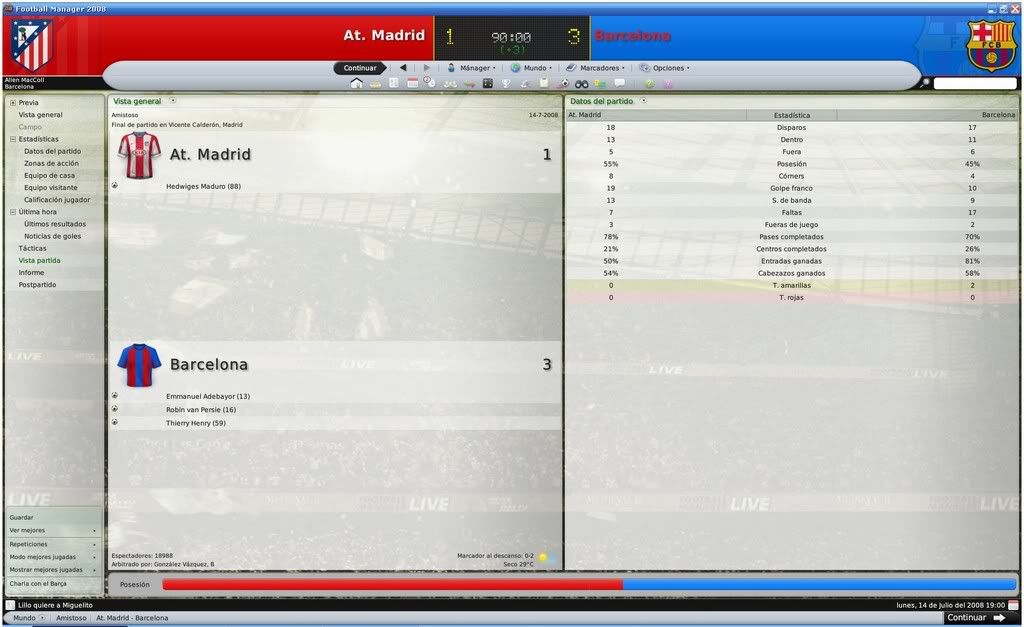Go to the home screen icon
Viewport: 1024px width, 627px height.
click(356, 83)
